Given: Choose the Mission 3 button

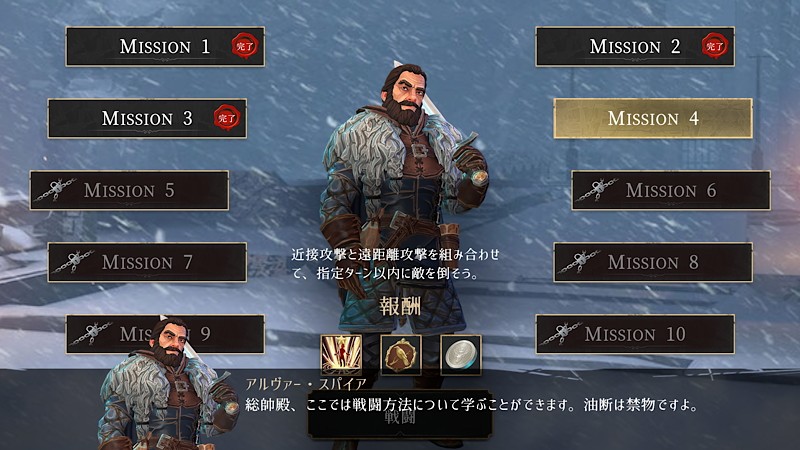Looking at the screenshot, I should [147, 118].
